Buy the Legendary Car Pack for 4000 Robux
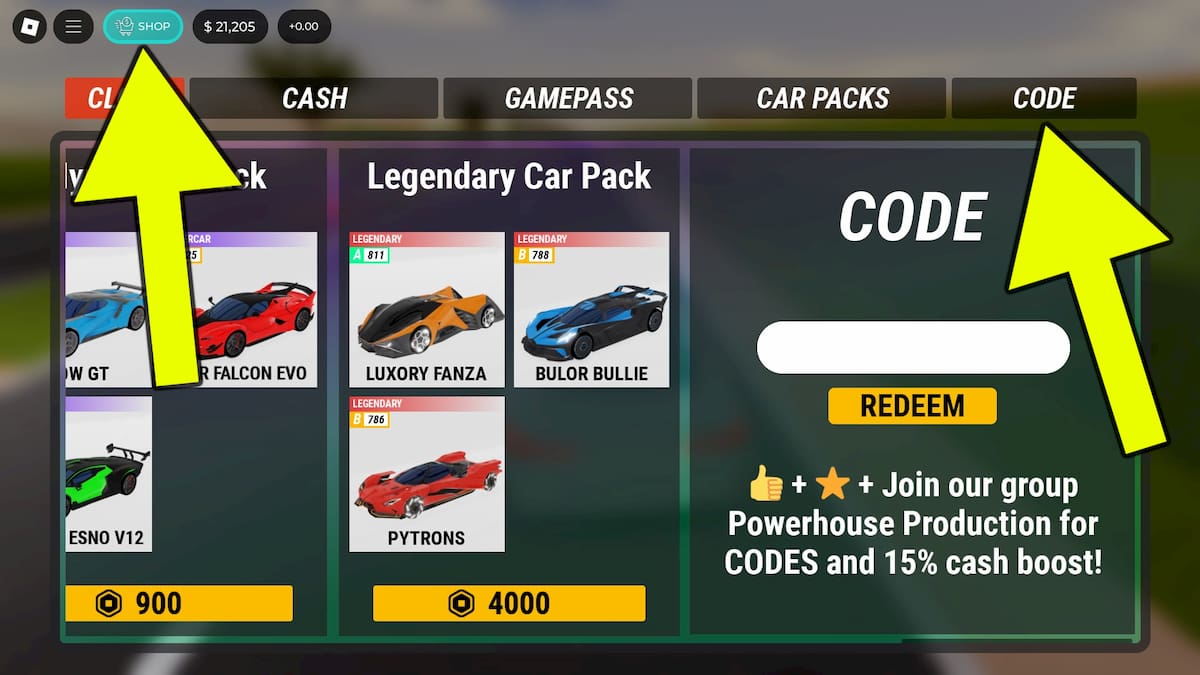The height and width of the screenshot is (675, 1200). click(x=509, y=603)
